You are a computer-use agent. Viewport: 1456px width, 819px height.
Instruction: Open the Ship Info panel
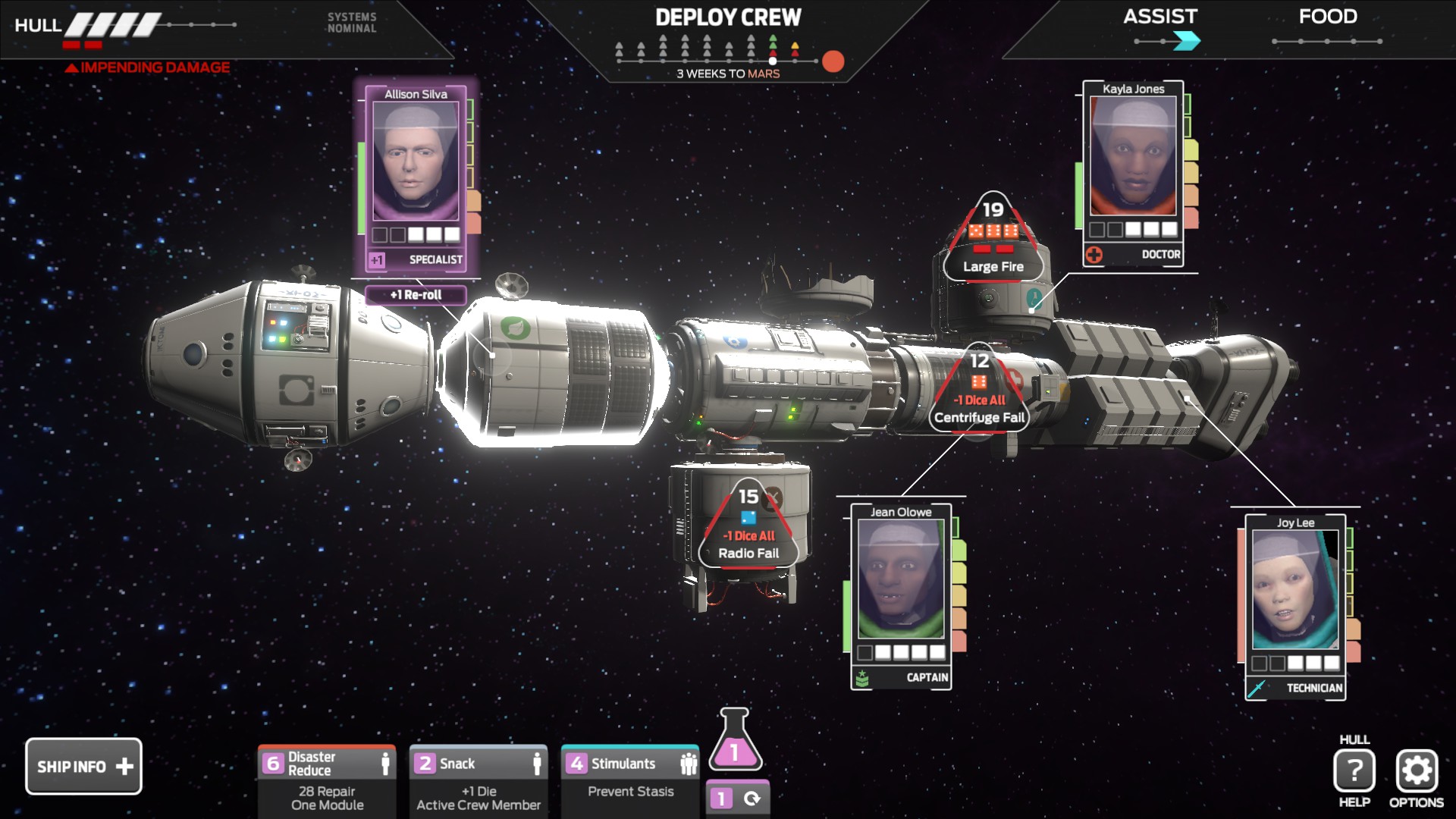83,767
